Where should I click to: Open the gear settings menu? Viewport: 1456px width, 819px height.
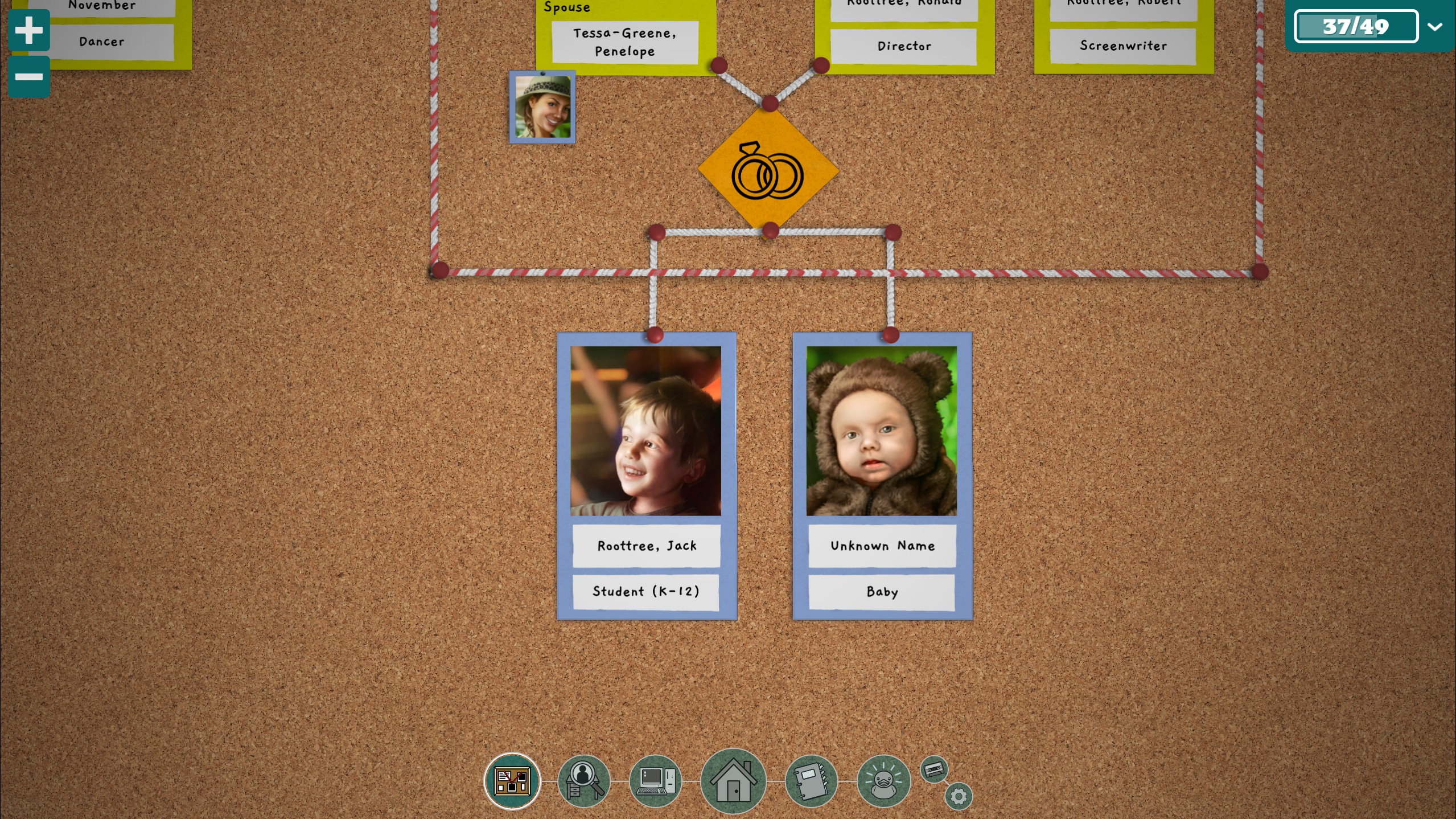point(959,796)
